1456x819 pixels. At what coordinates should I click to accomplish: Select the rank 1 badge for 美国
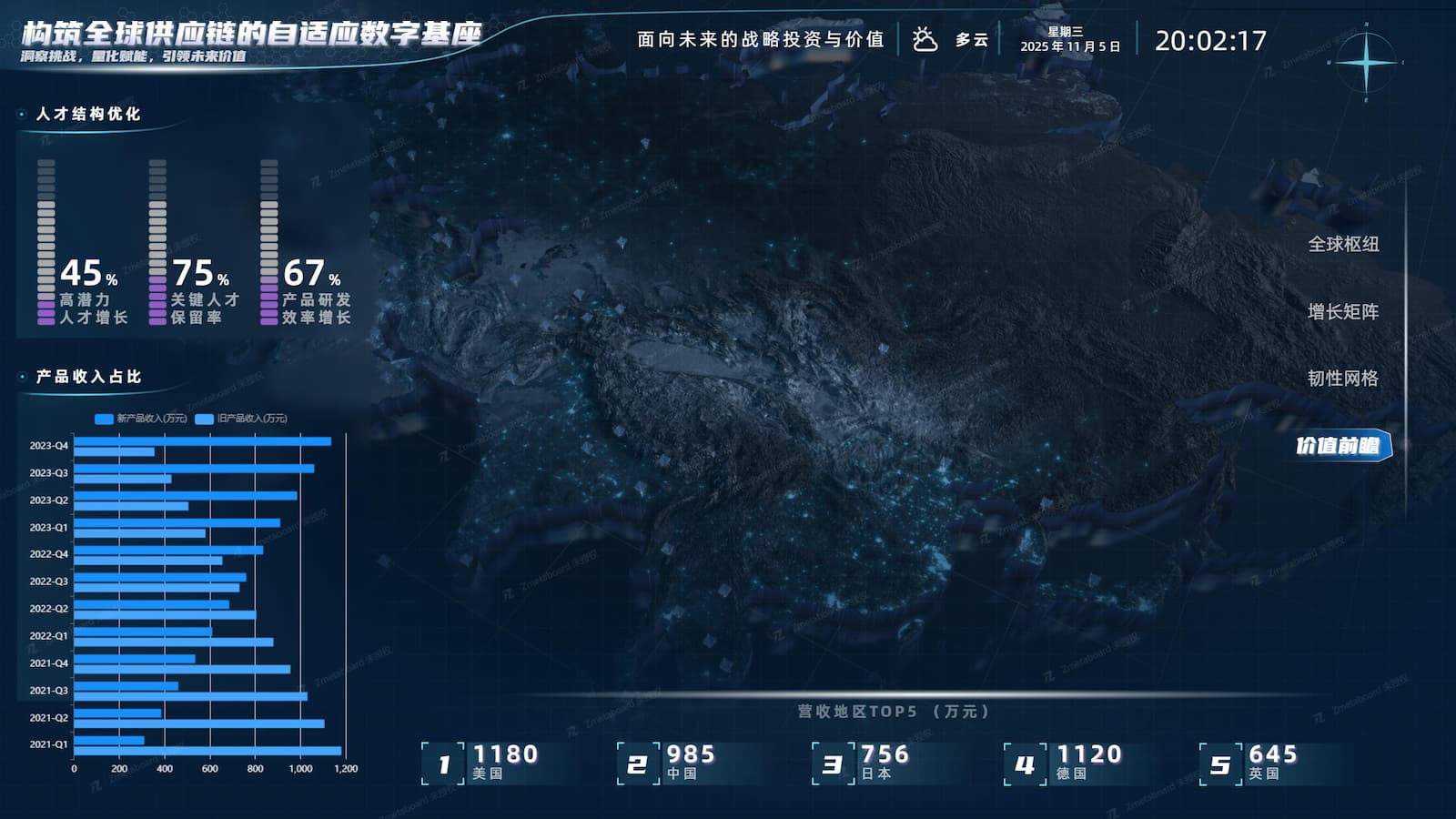point(443,763)
